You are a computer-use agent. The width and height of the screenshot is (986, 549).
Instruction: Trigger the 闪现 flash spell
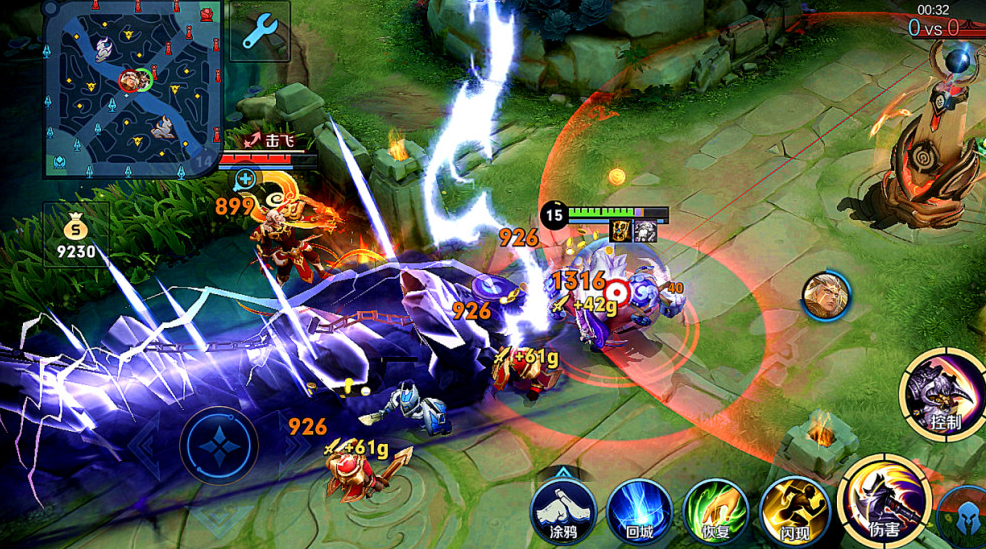tap(794, 509)
